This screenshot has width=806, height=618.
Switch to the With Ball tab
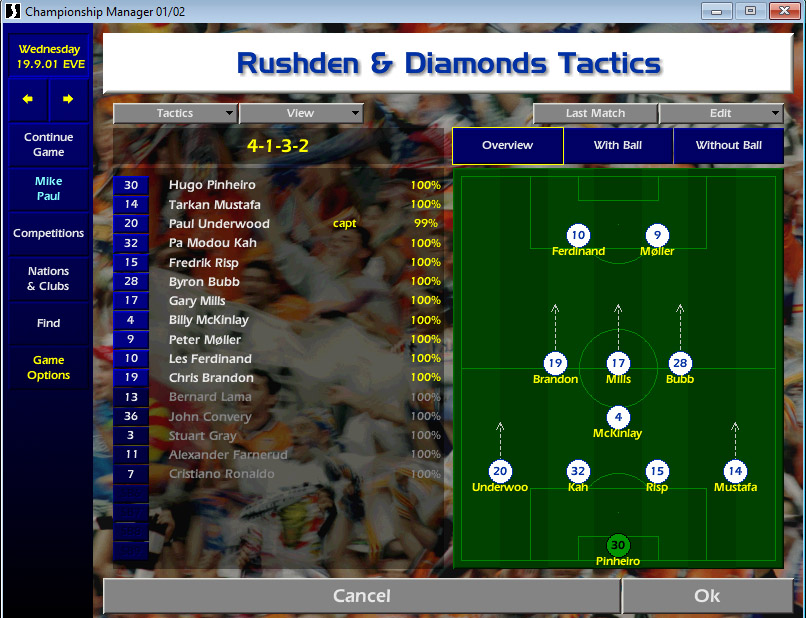pyautogui.click(x=618, y=146)
